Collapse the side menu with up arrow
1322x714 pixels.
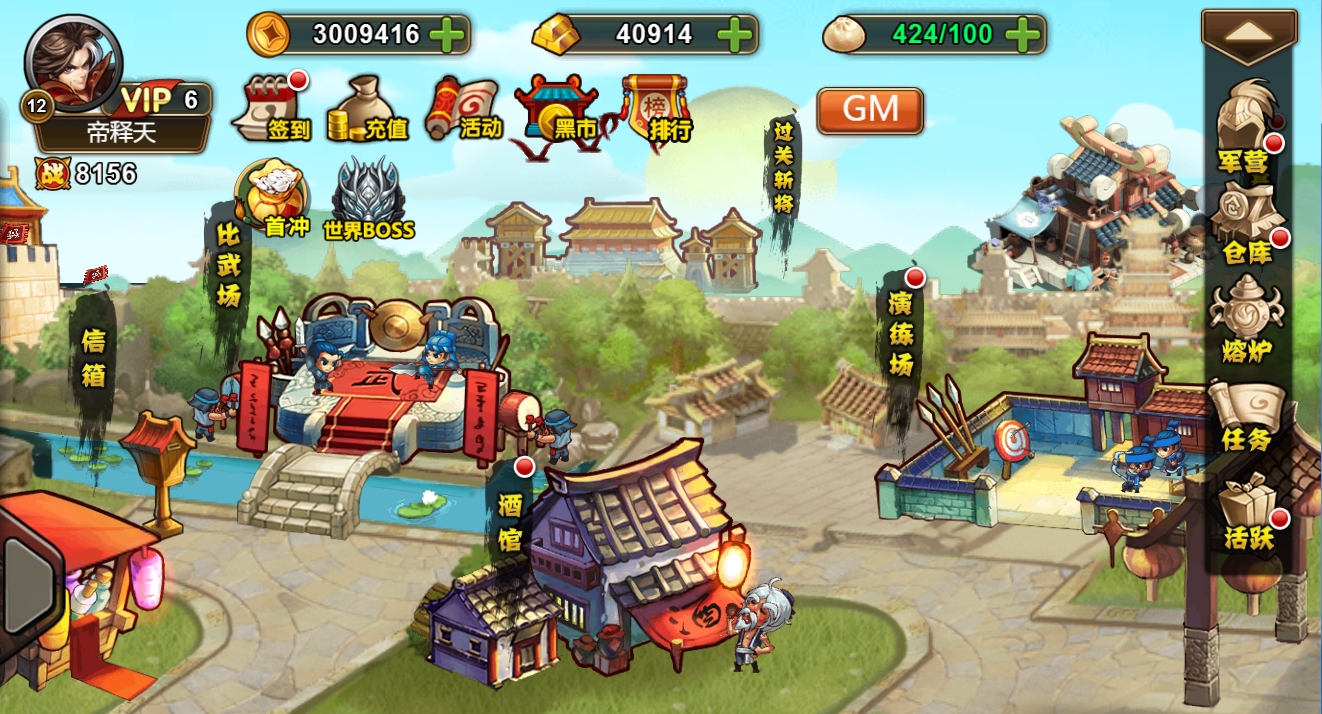[x=1249, y=33]
